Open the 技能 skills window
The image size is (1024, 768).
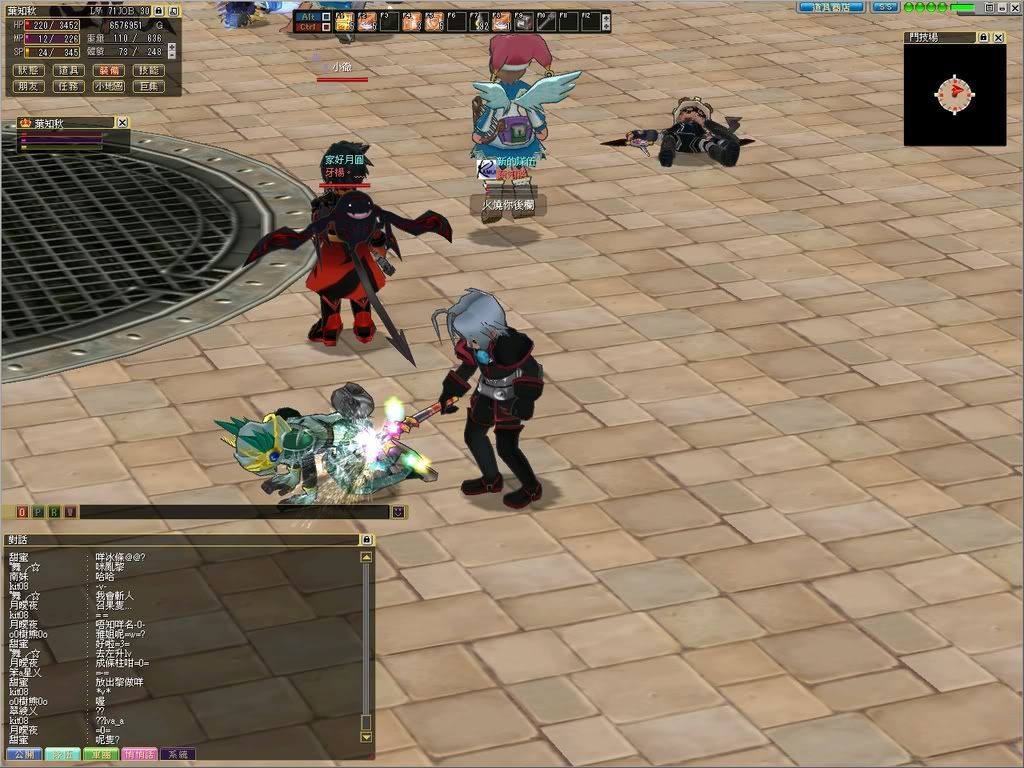[x=148, y=71]
